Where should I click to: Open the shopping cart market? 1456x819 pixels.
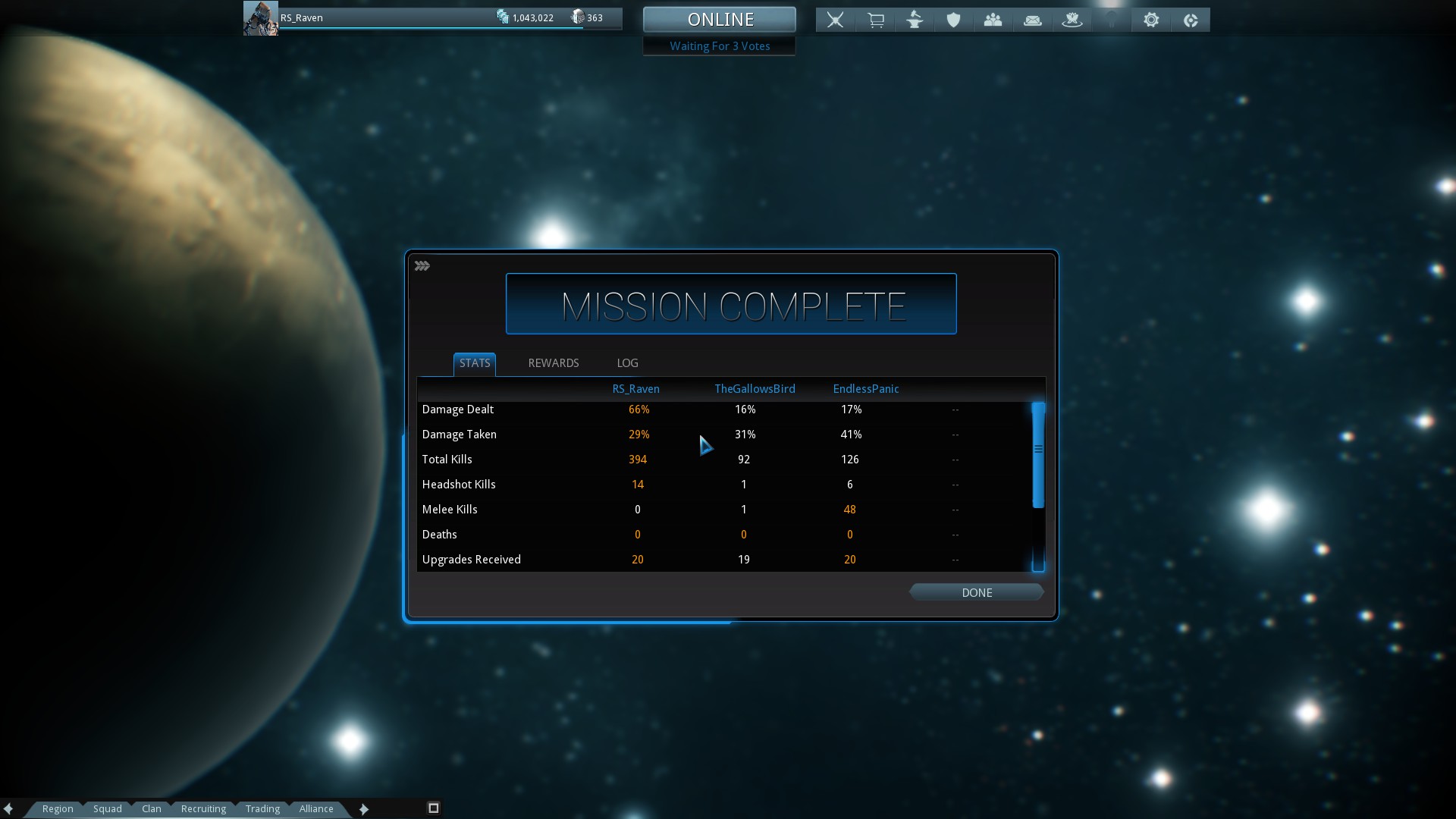point(875,20)
